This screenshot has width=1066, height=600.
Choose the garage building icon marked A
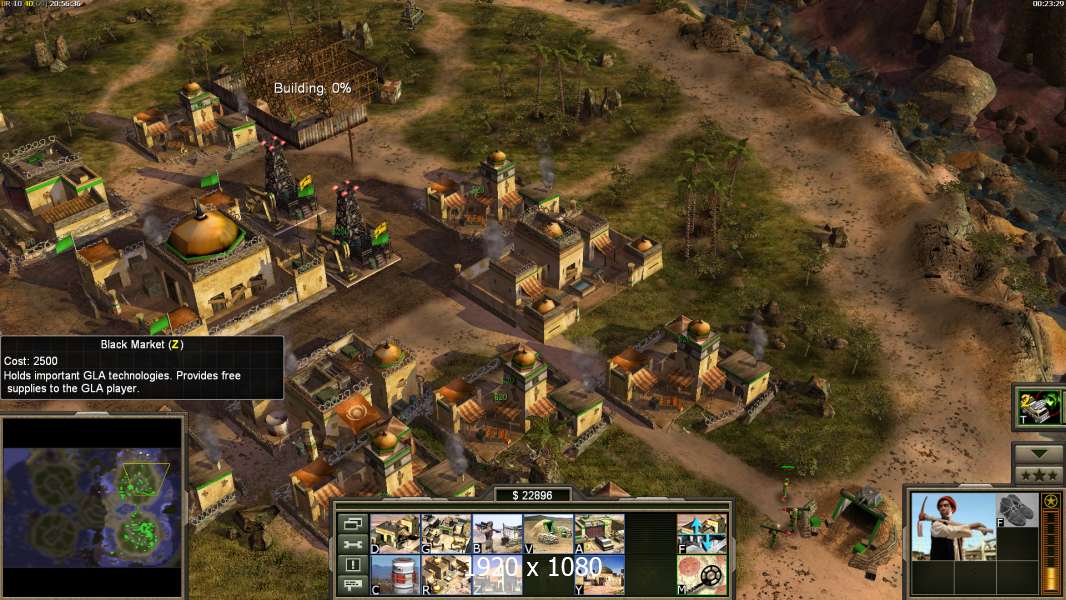click(x=599, y=534)
